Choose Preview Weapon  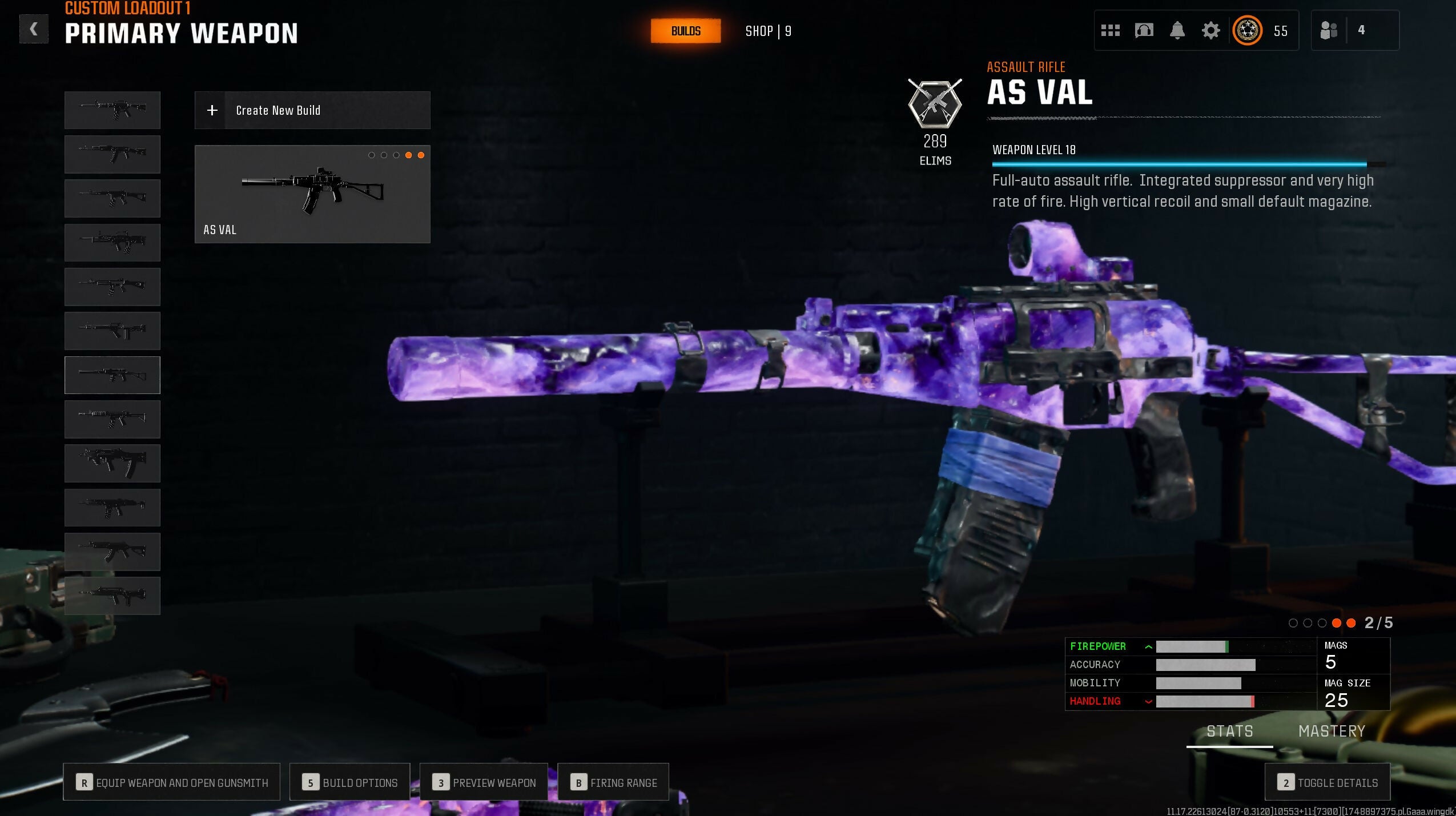(x=484, y=782)
